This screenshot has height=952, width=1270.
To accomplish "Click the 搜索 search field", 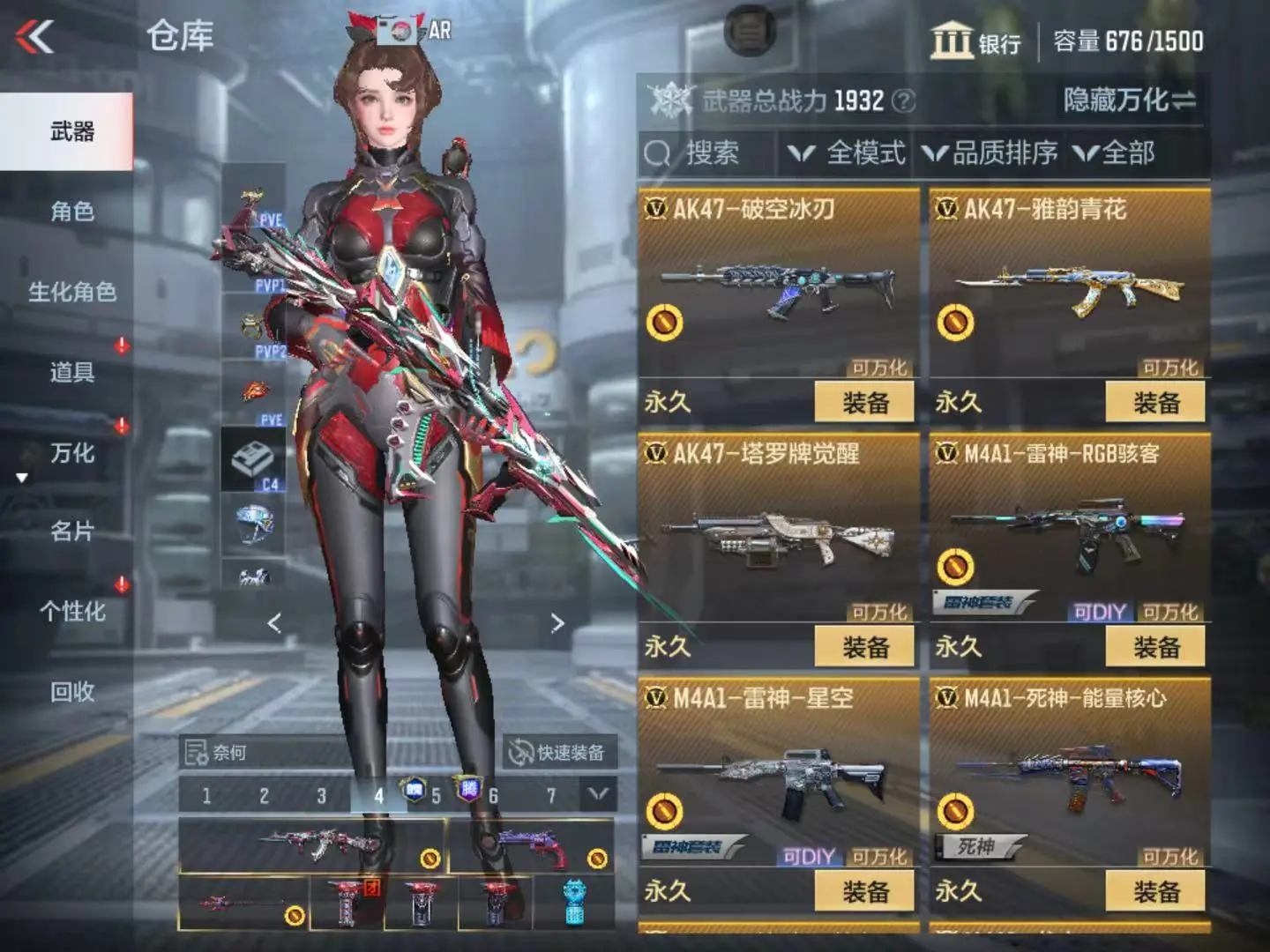I will [711, 153].
